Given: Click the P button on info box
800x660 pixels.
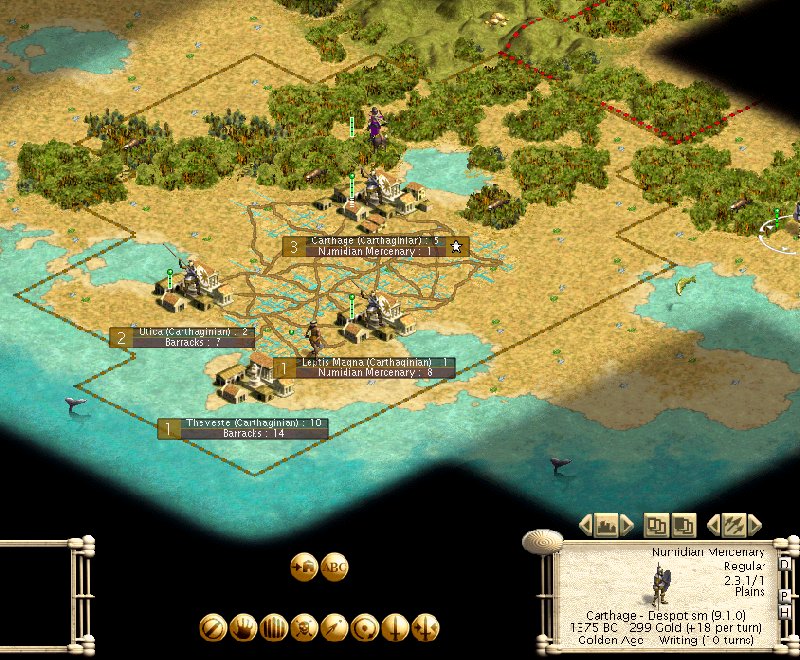Looking at the screenshot, I should click(785, 595).
